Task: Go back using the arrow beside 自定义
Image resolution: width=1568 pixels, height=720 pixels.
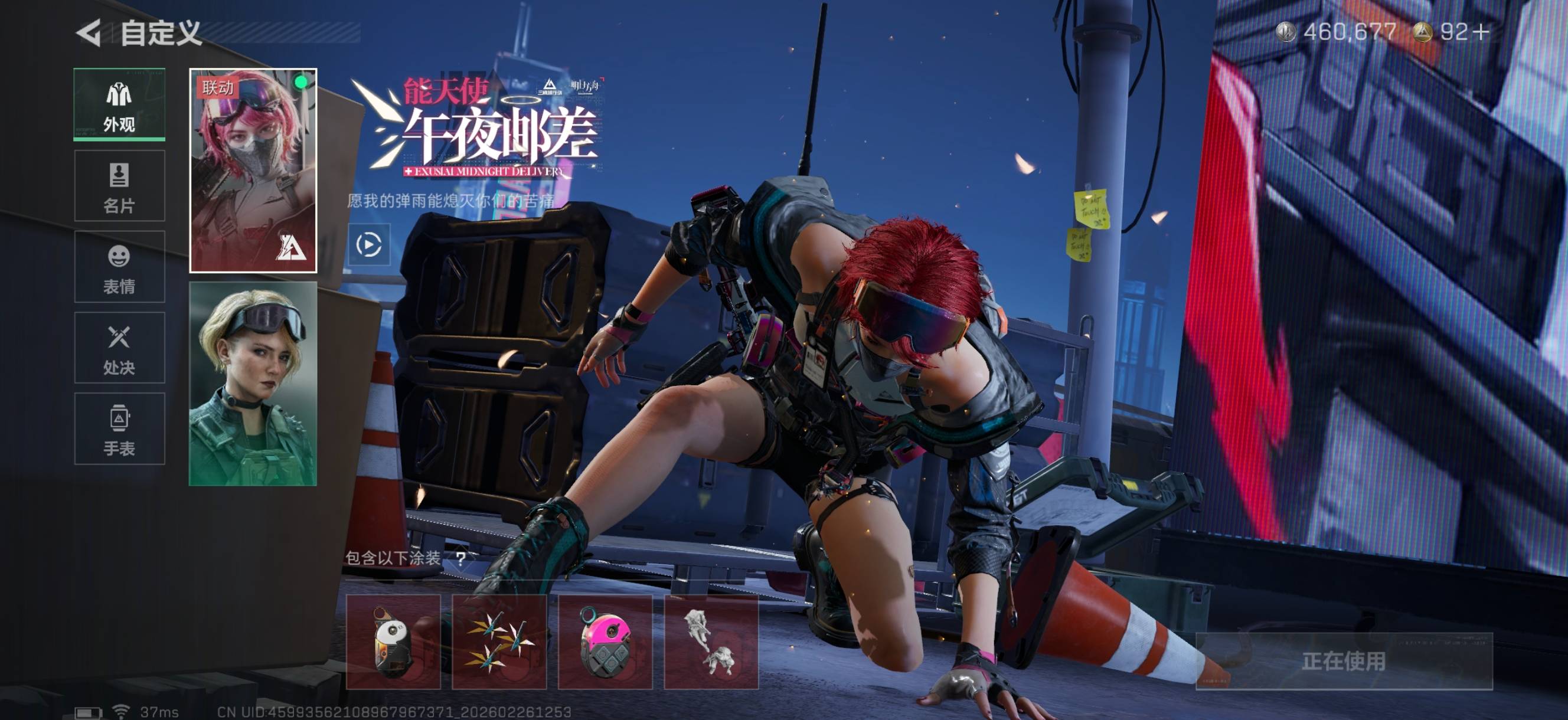Action: [x=89, y=32]
